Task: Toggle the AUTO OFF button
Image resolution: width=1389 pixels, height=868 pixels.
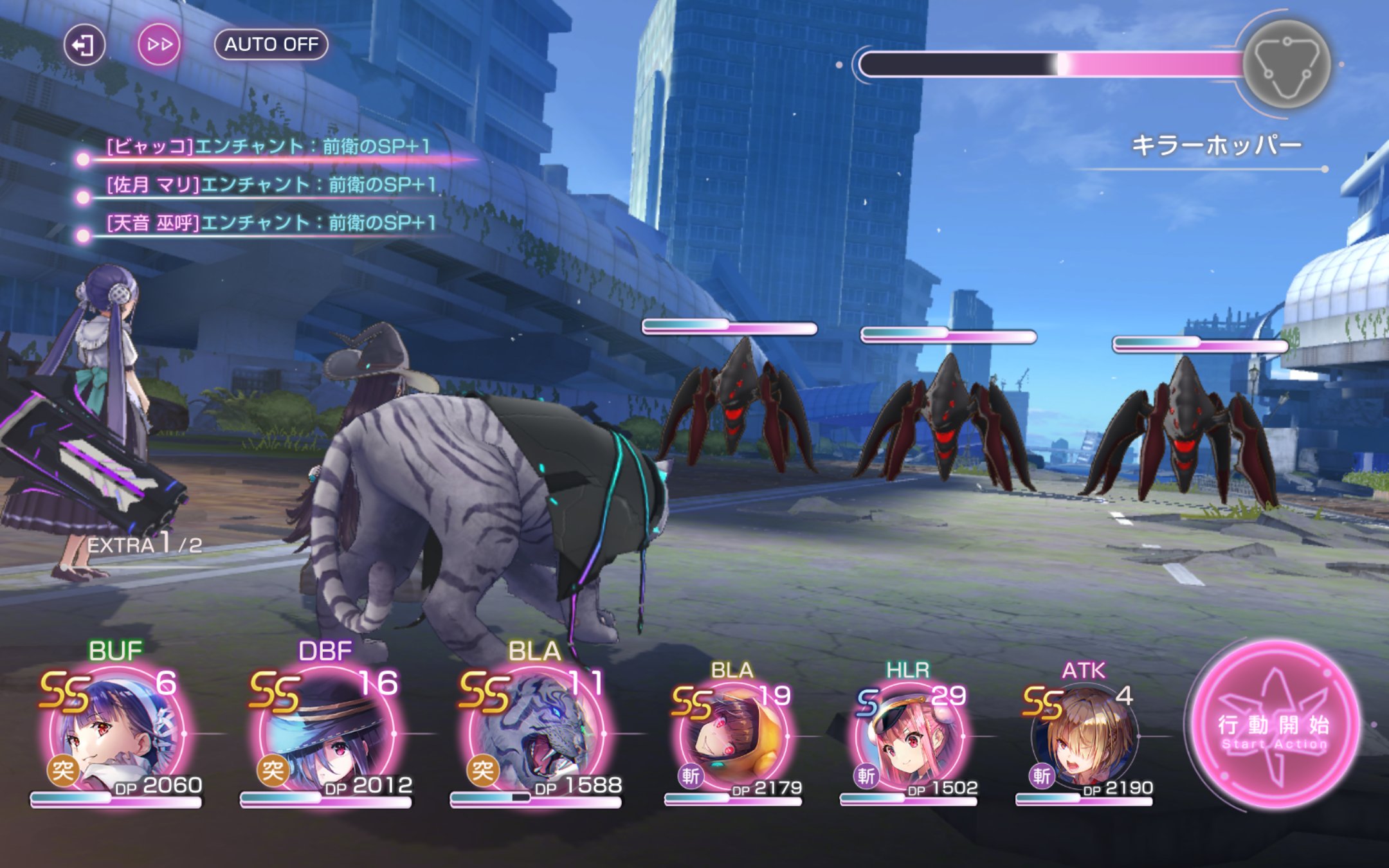Action: tap(271, 44)
